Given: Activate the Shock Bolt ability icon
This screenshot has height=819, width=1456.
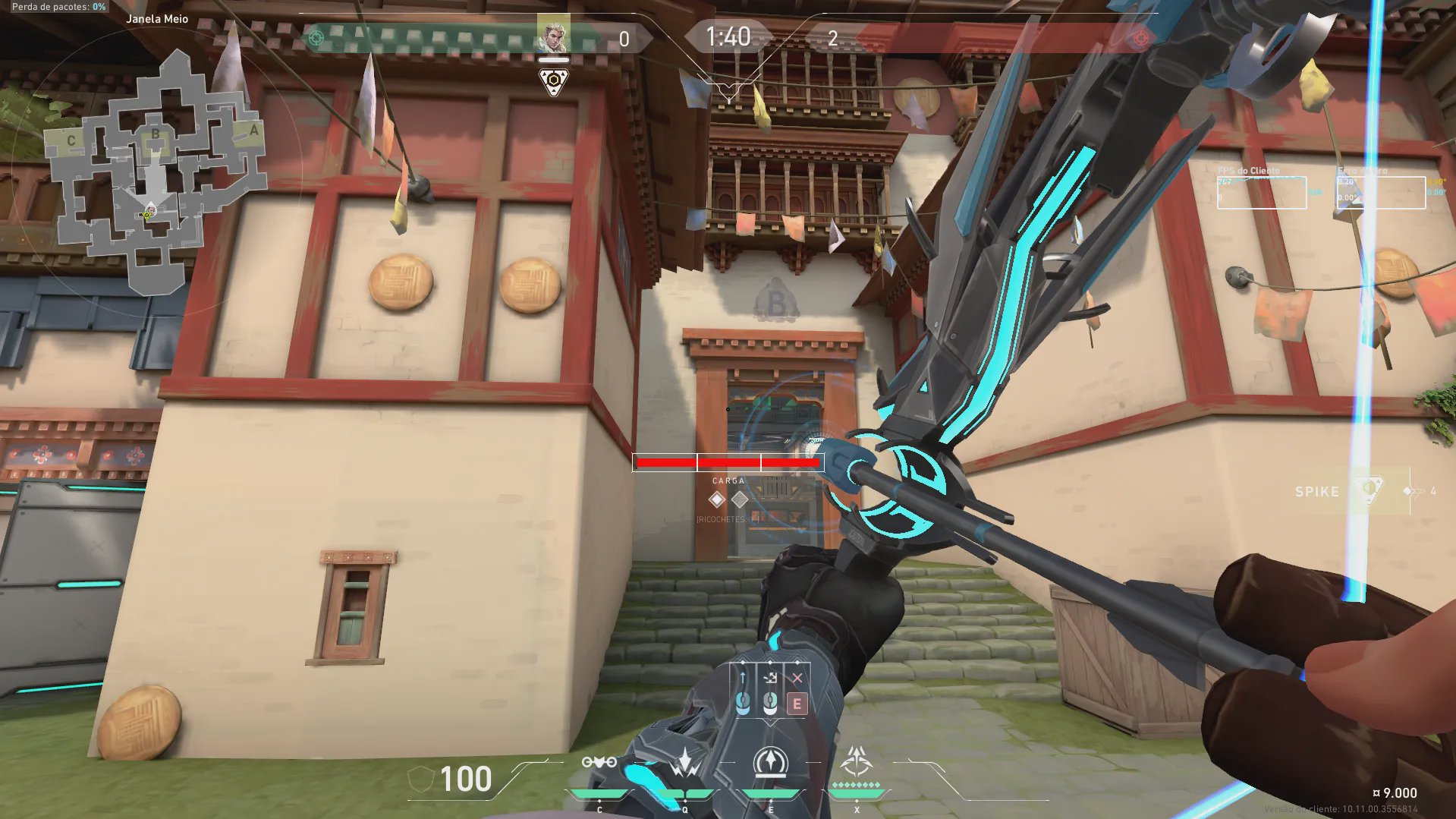Looking at the screenshot, I should pos(684,762).
